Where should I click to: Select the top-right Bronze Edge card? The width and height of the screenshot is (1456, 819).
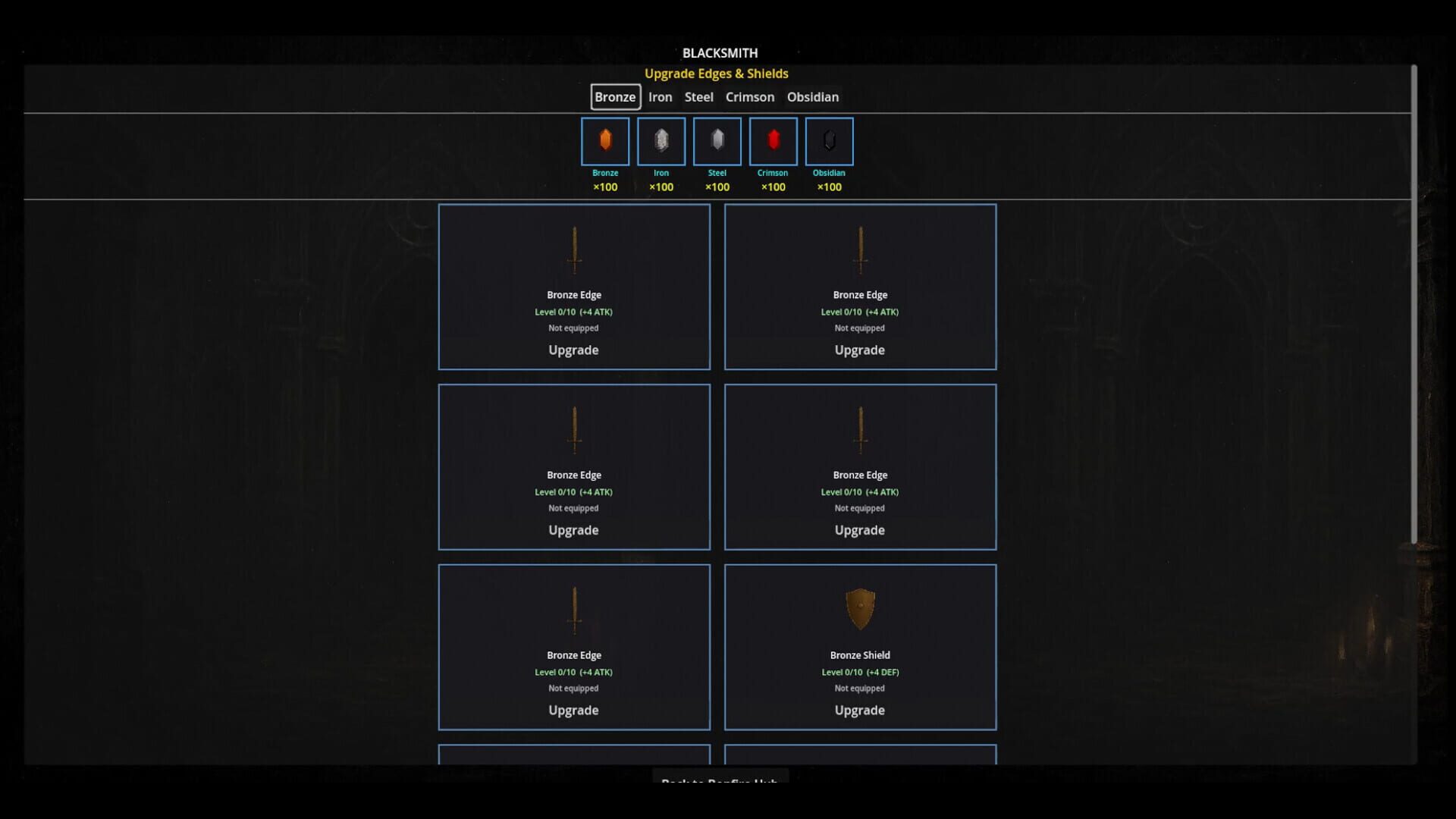tap(860, 287)
